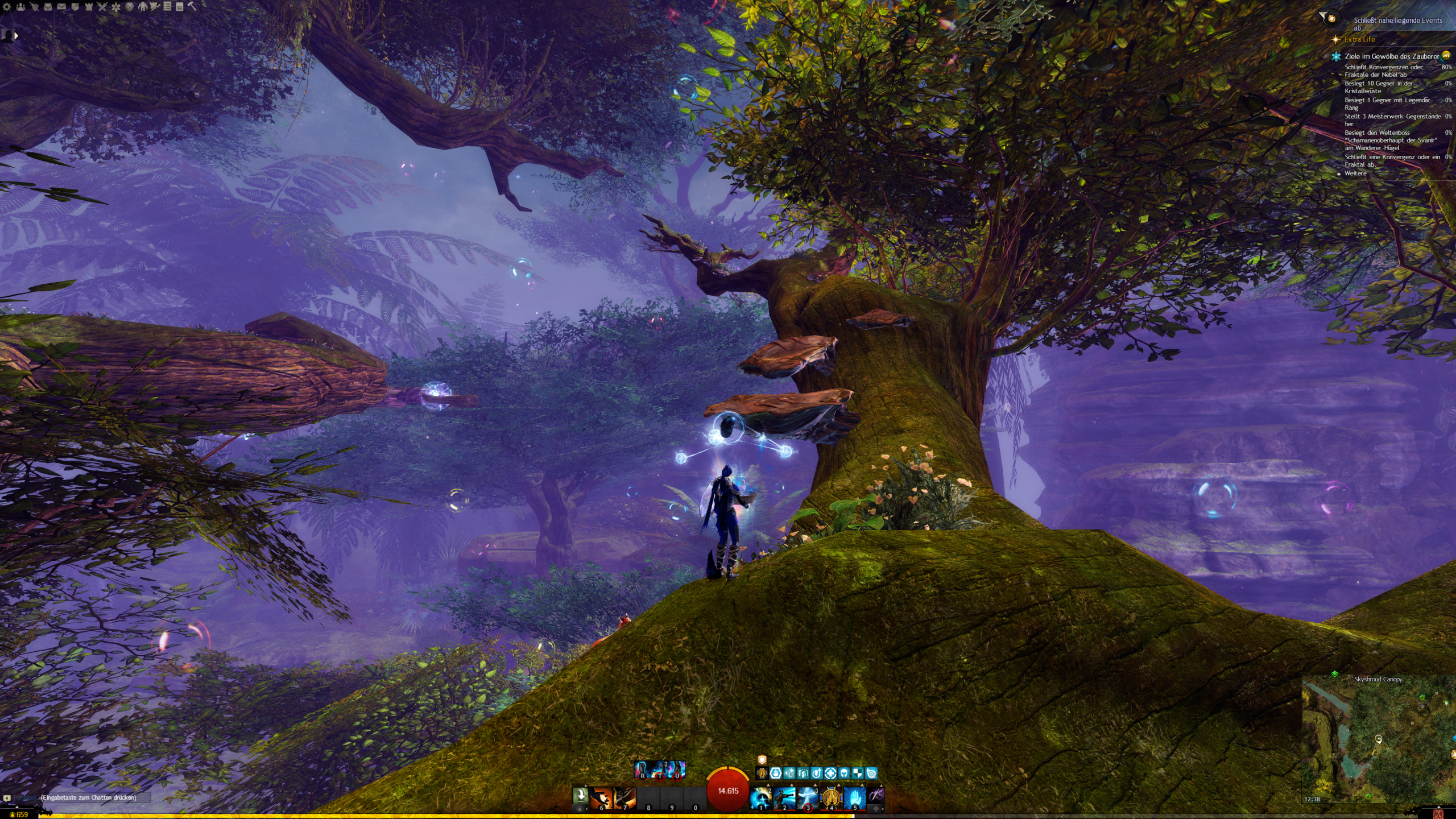This screenshot has width=1456, height=819.
Task: Expand 'Weitere' objectives in tracker
Action: click(x=1355, y=173)
